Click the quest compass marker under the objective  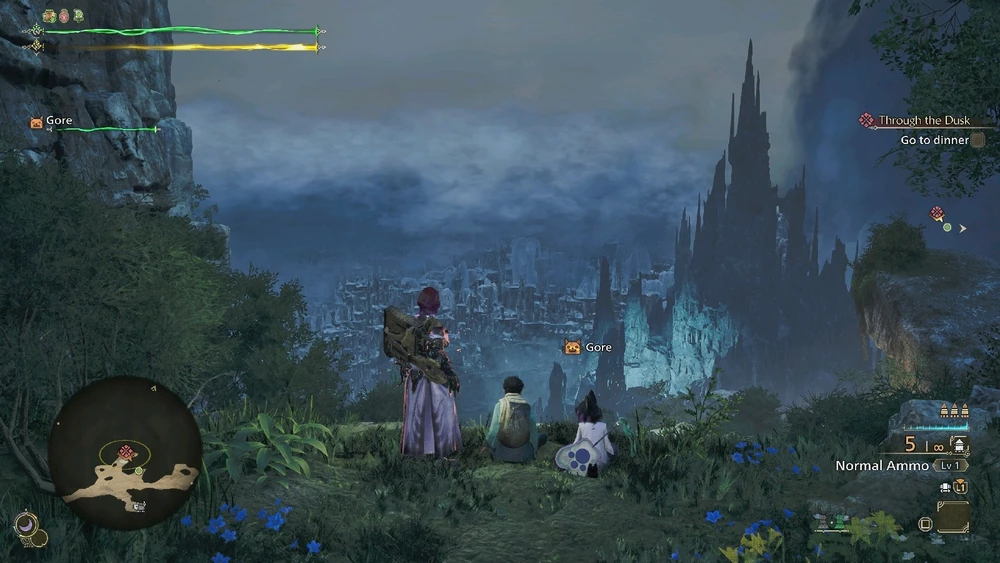click(938, 214)
